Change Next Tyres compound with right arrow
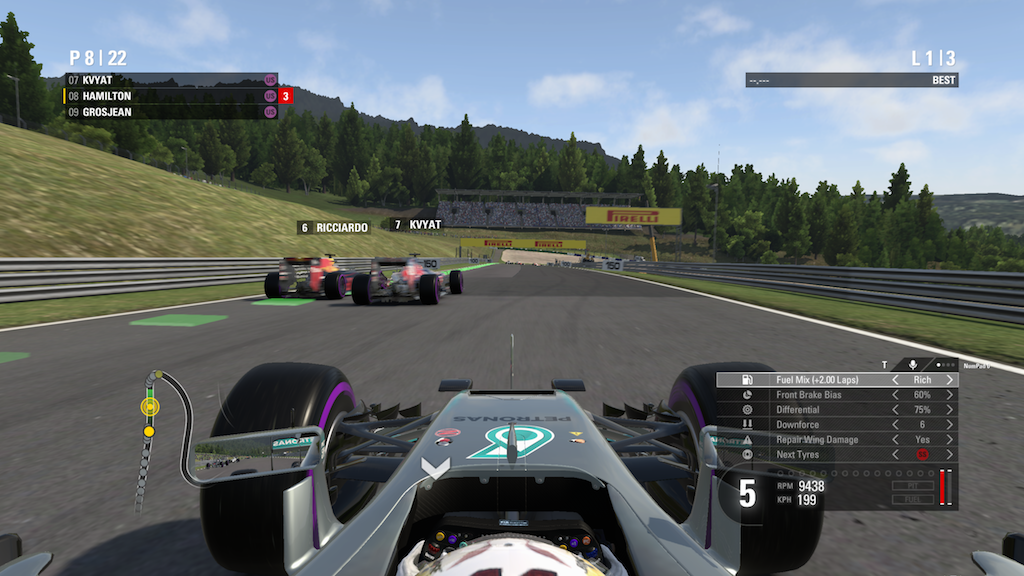This screenshot has height=576, width=1024. coord(950,455)
